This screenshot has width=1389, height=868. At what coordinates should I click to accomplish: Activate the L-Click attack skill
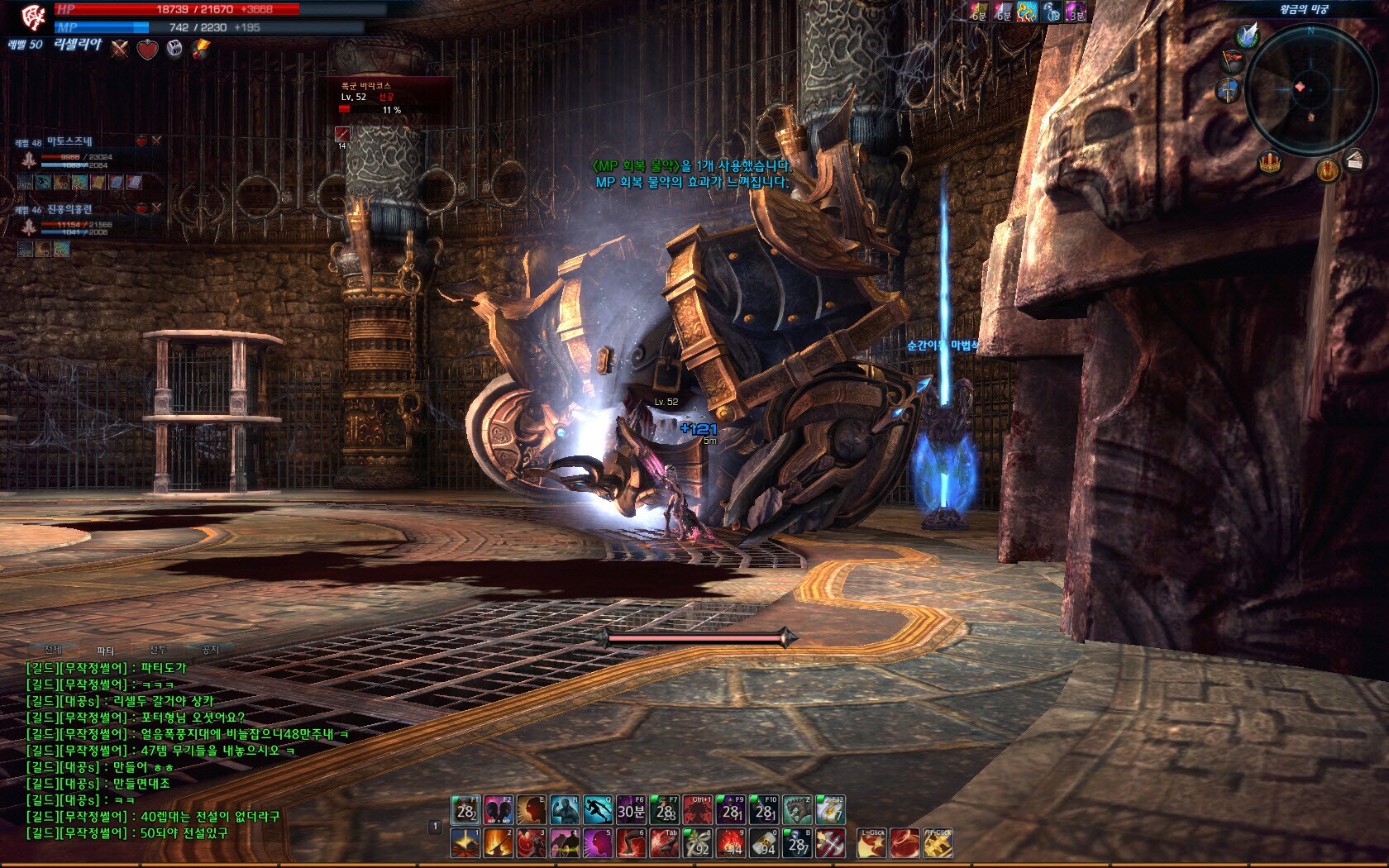tap(871, 844)
